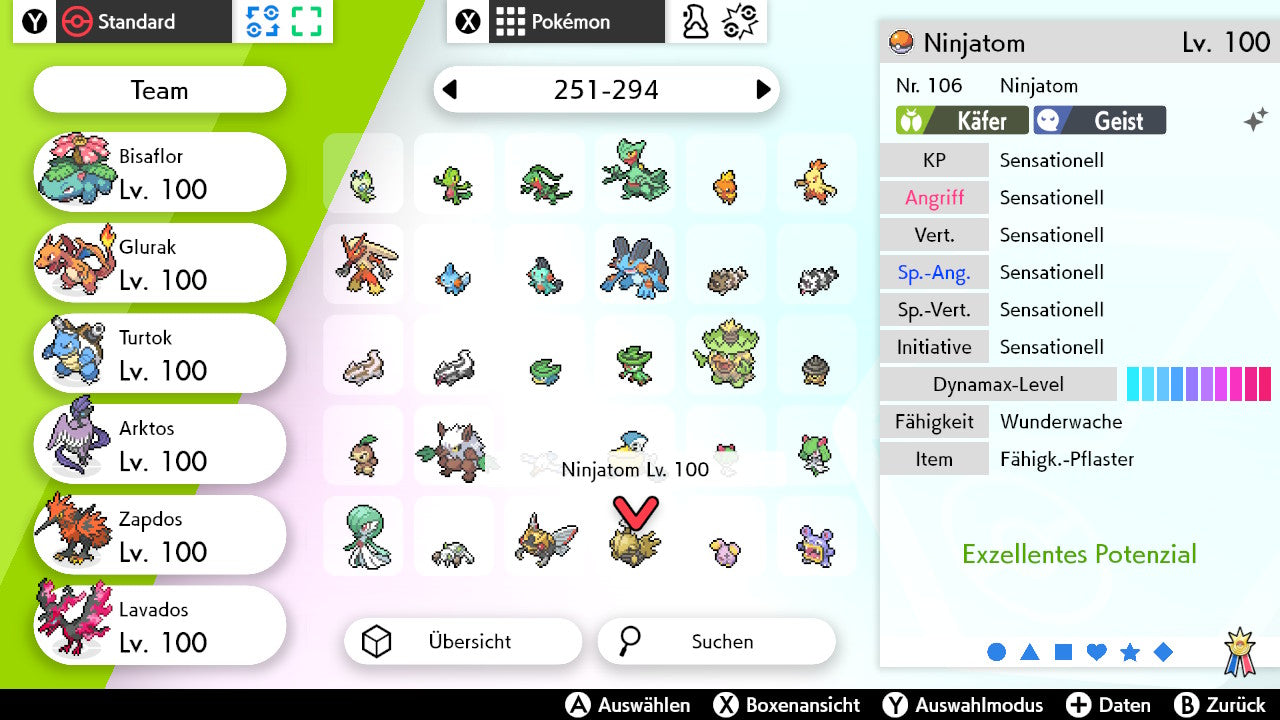
Task: Select Zapdos team member
Action: click(160, 536)
